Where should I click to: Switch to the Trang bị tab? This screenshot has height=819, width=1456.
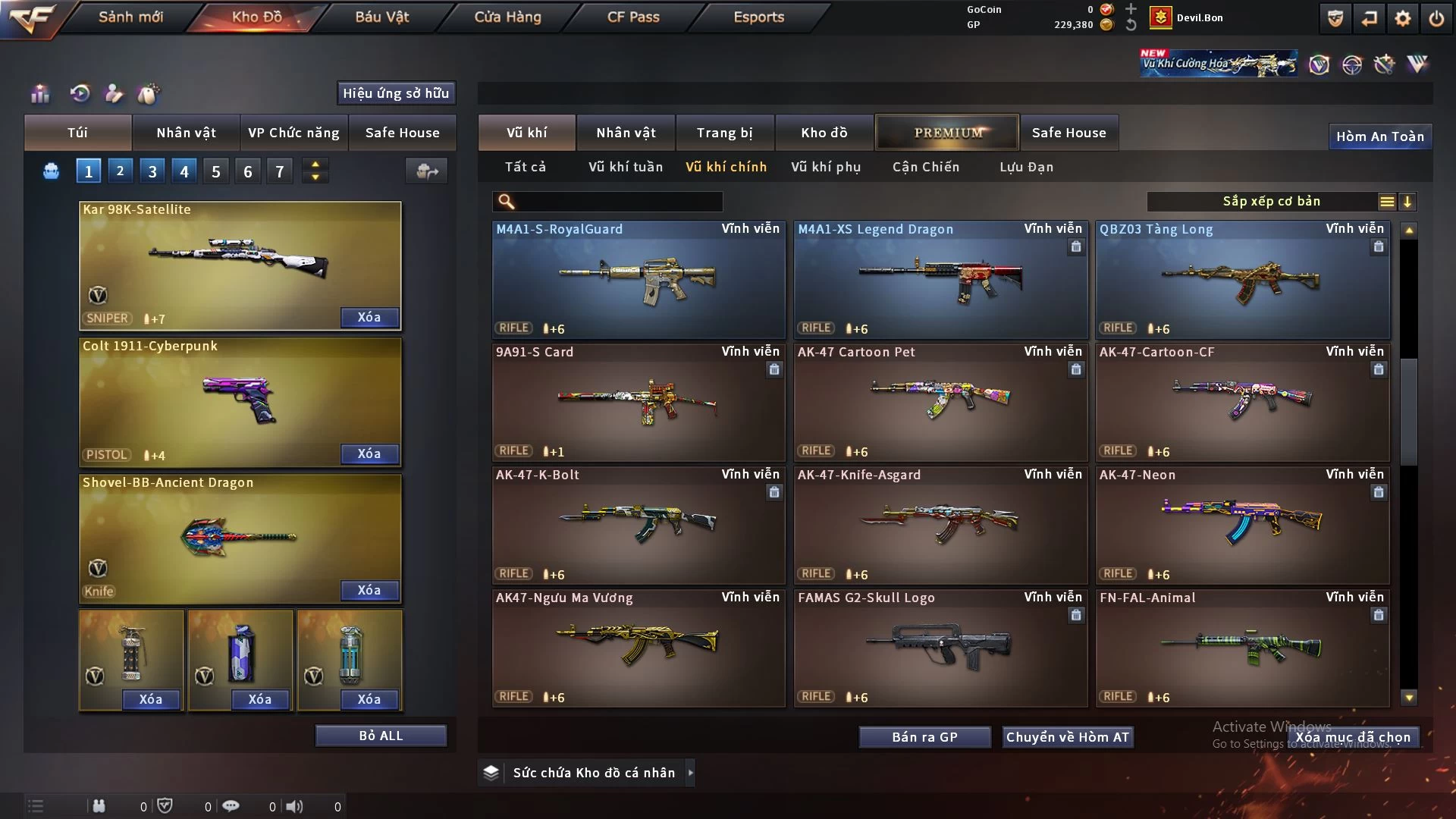[724, 133]
